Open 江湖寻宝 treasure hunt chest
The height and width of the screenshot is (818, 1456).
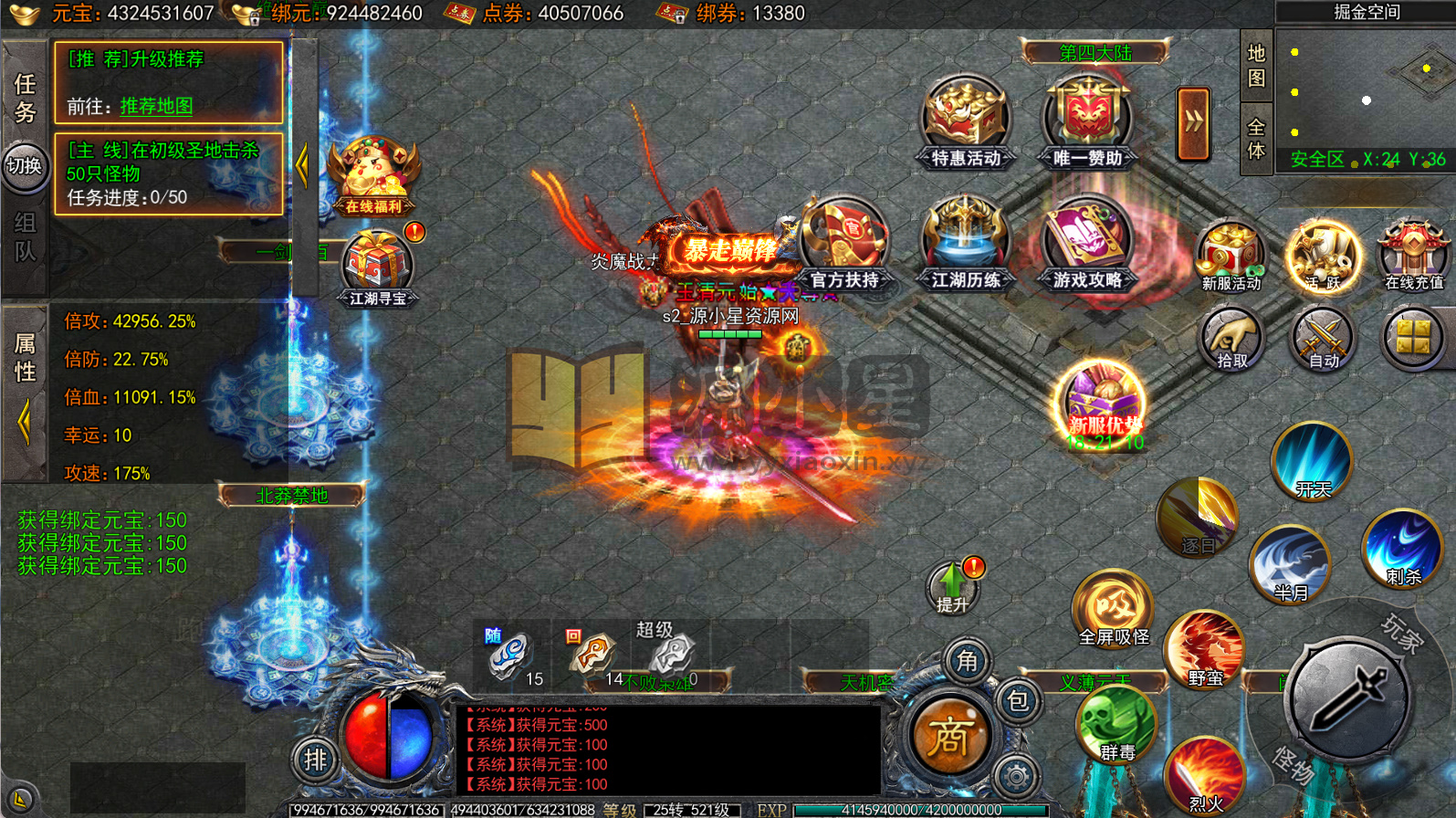point(377,267)
